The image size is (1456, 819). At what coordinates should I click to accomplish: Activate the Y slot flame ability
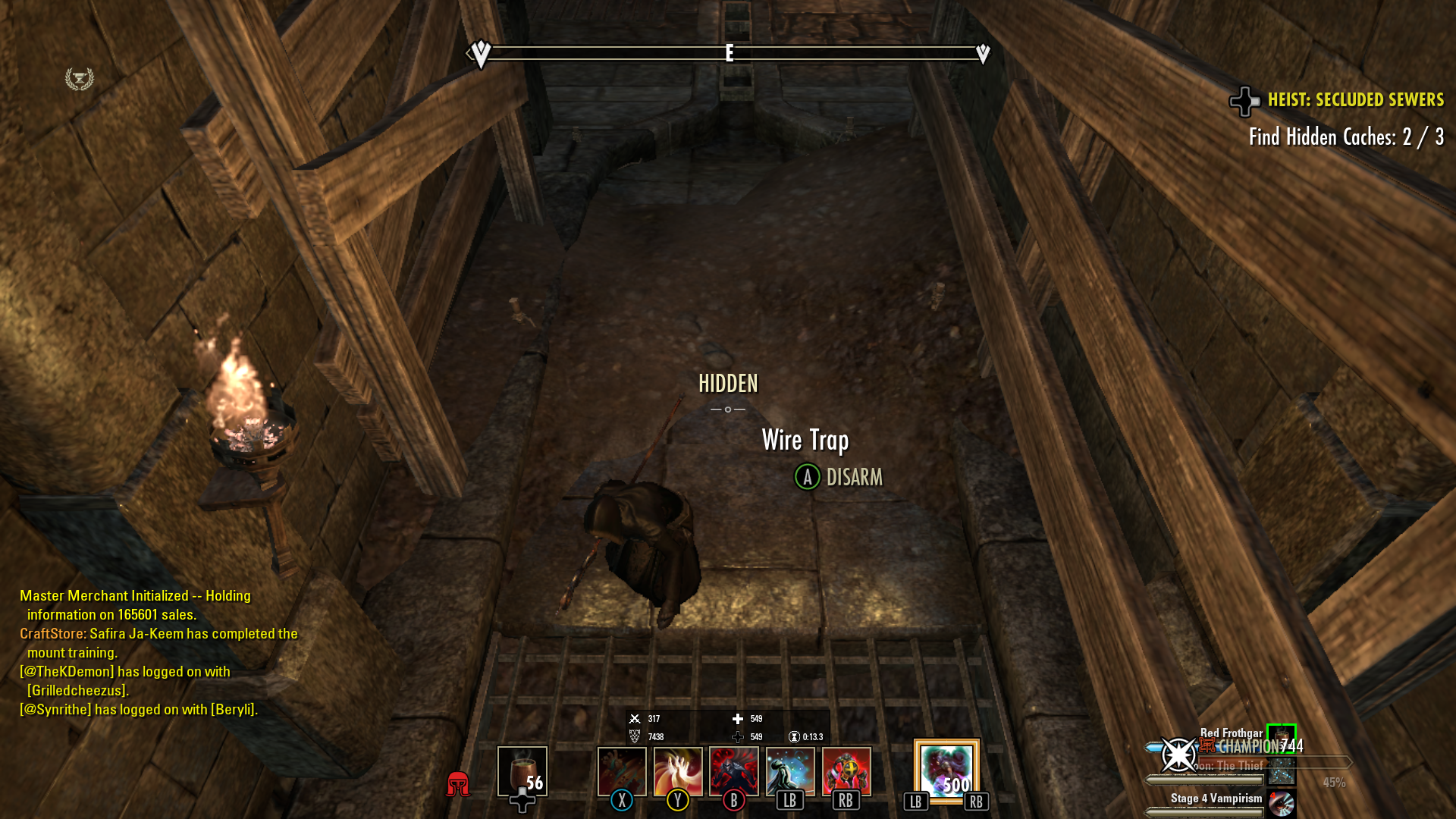[678, 772]
